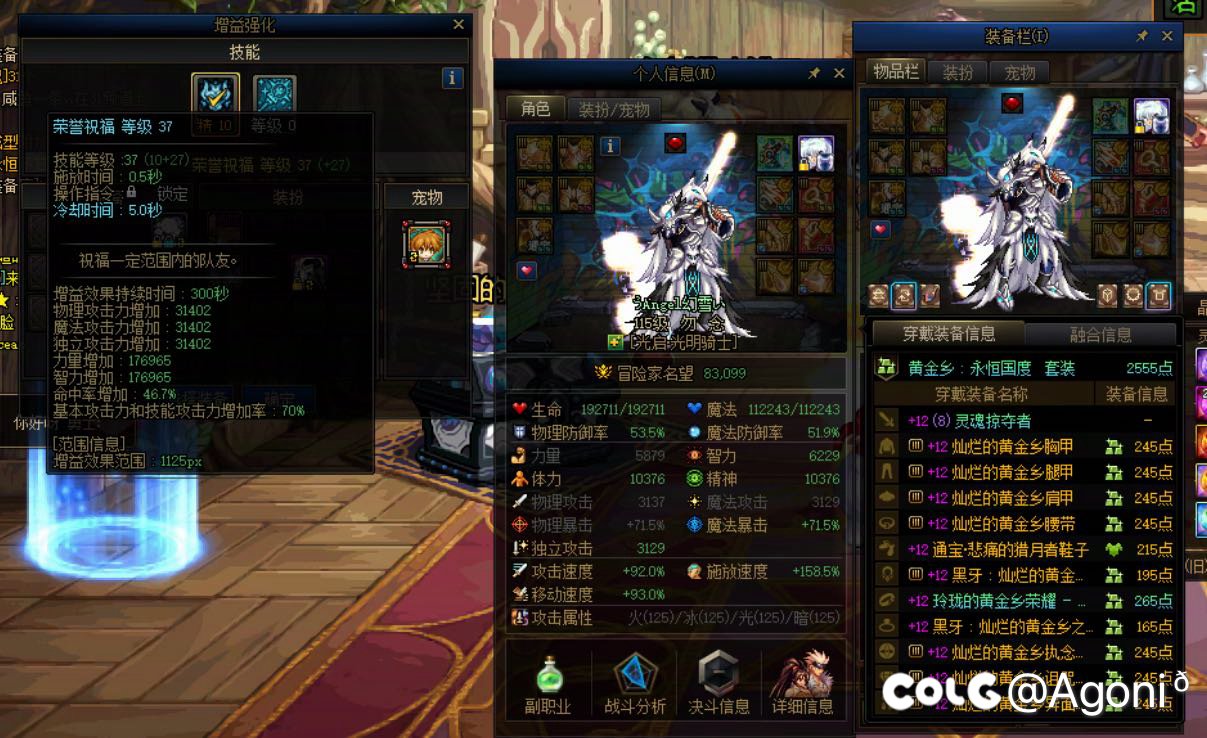Select the 荣誉祝福 skill icon with checkmark
1207x738 pixels.
coord(215,97)
